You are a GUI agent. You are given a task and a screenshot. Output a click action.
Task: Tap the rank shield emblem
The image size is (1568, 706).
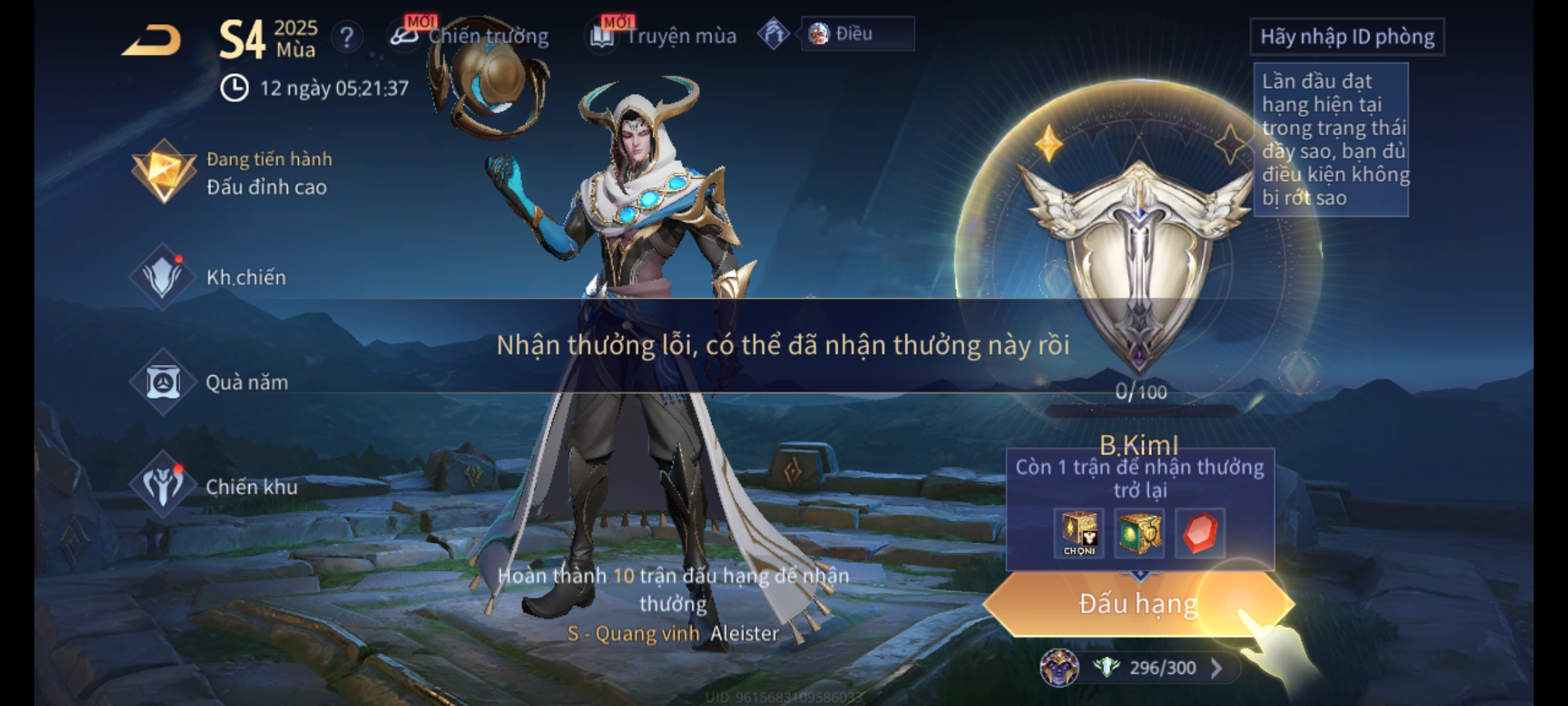1139,261
